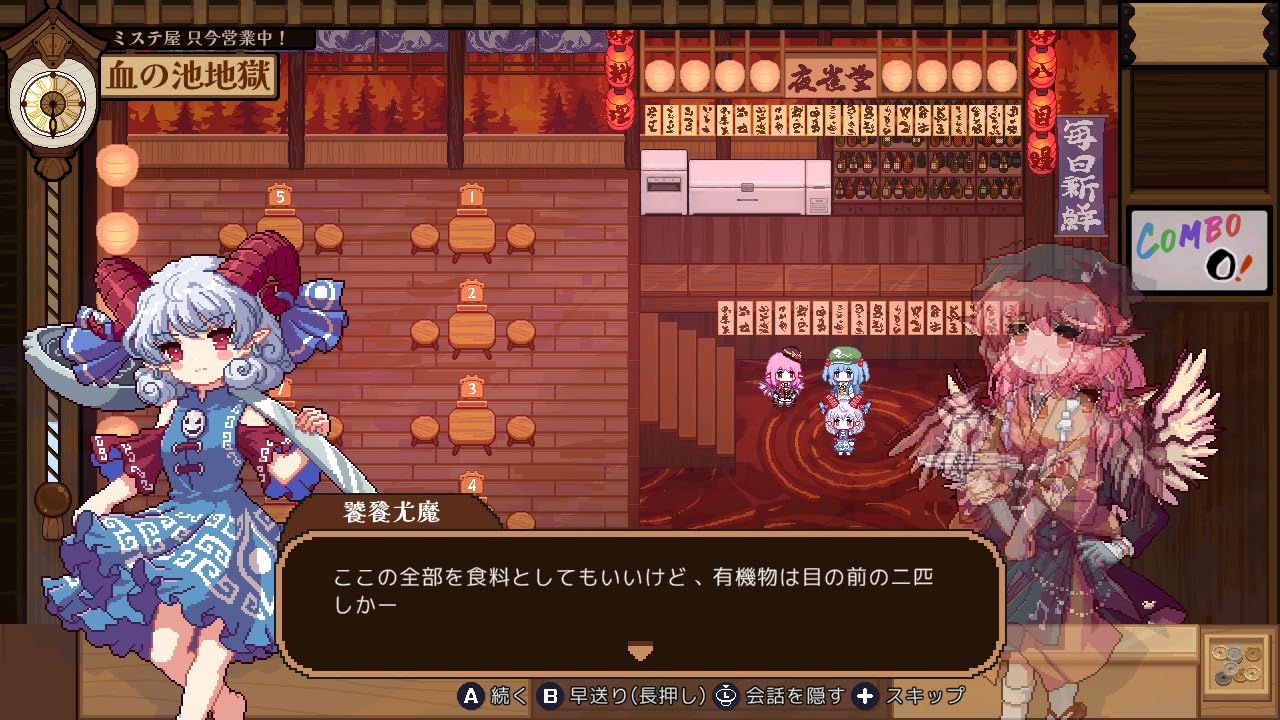1280x720 pixels.
Task: Click the continue arrow below the dialogue text
Action: [x=639, y=649]
